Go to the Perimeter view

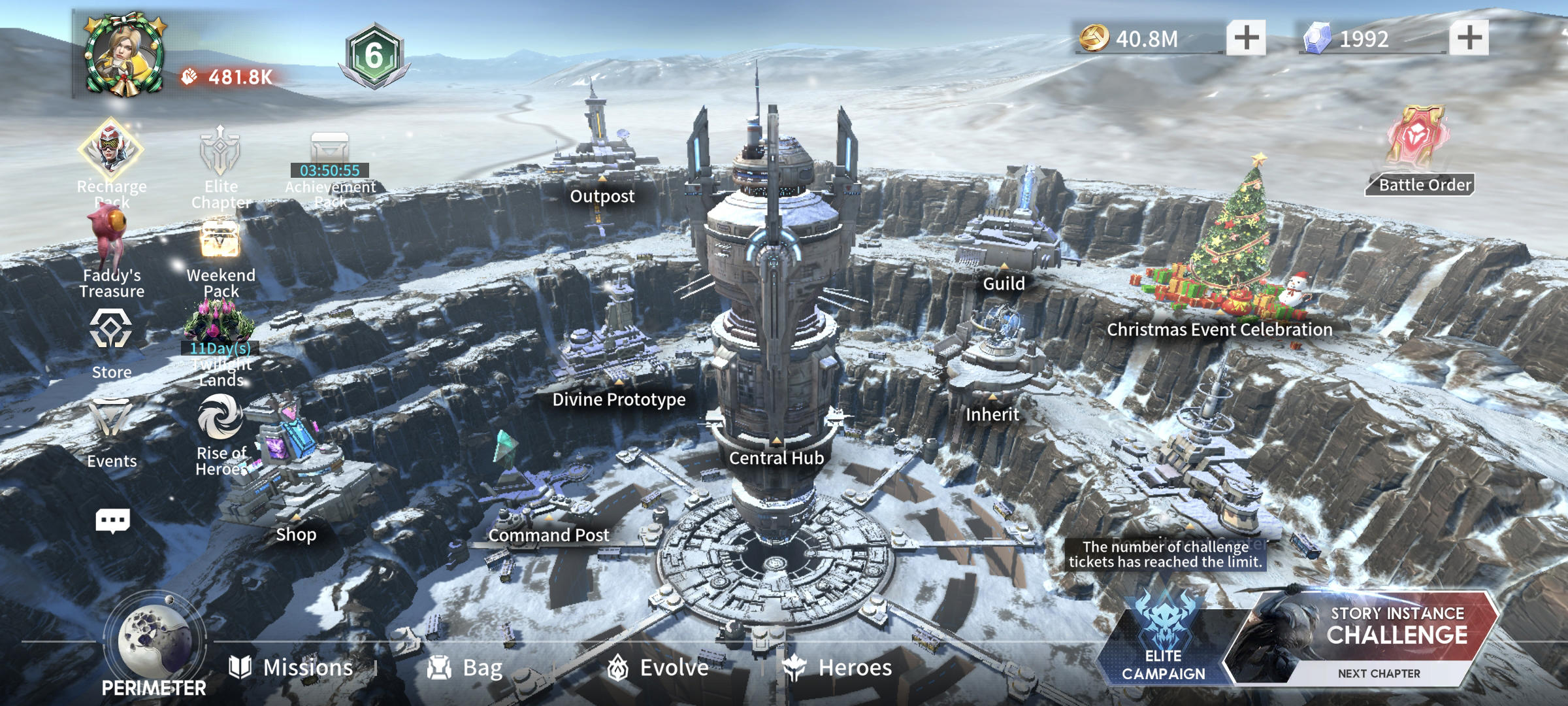coord(155,647)
